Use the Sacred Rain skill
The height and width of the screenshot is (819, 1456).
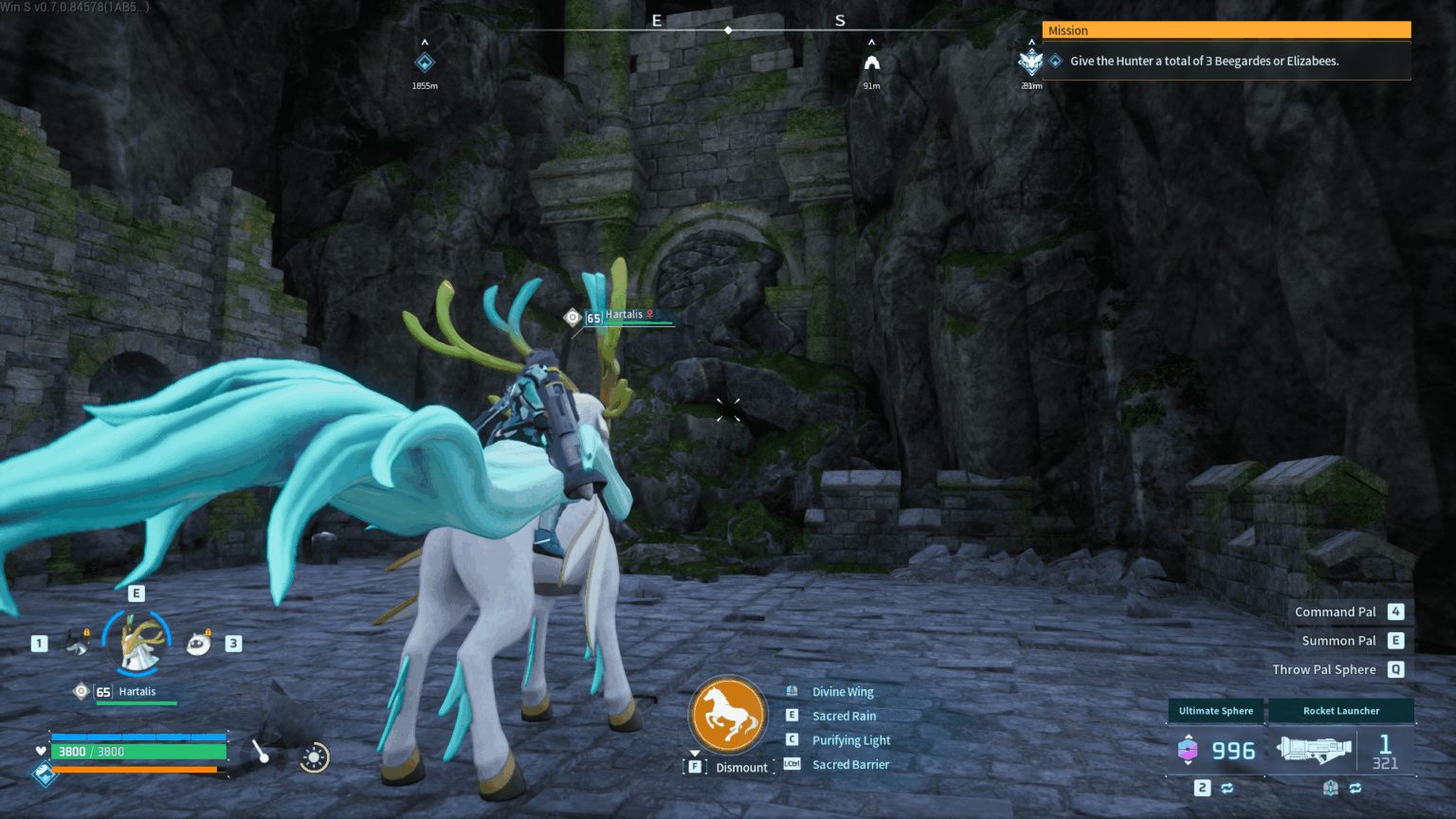[844, 716]
